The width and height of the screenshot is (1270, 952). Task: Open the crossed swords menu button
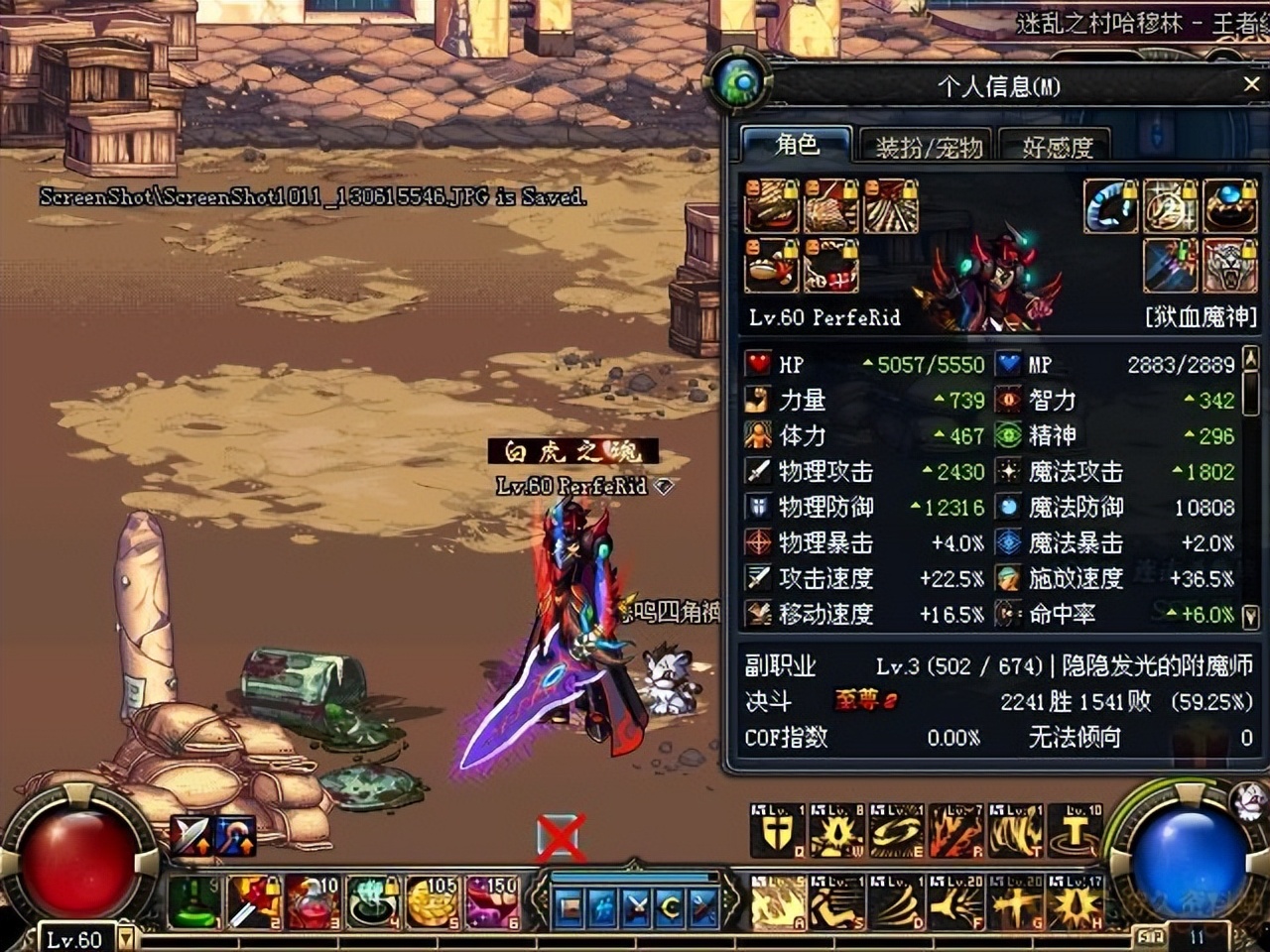click(x=637, y=907)
